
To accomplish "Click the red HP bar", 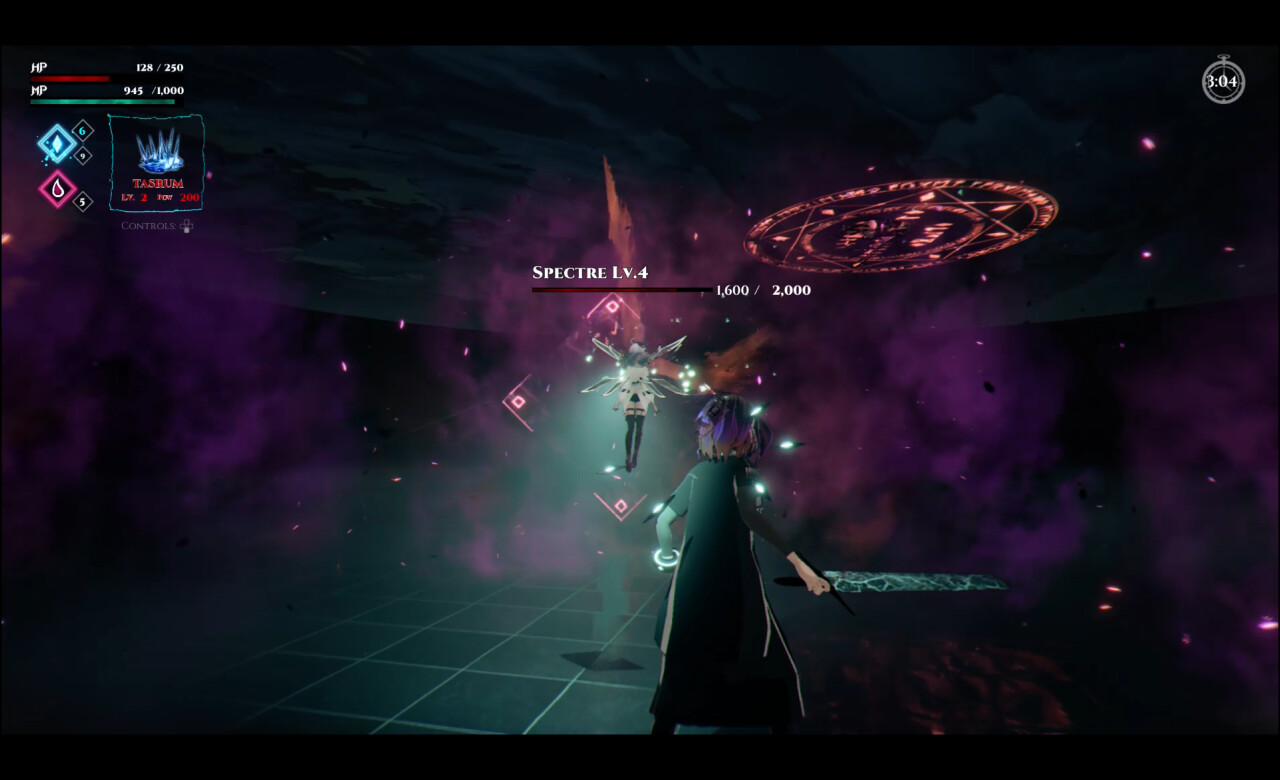I will (x=71, y=77).
